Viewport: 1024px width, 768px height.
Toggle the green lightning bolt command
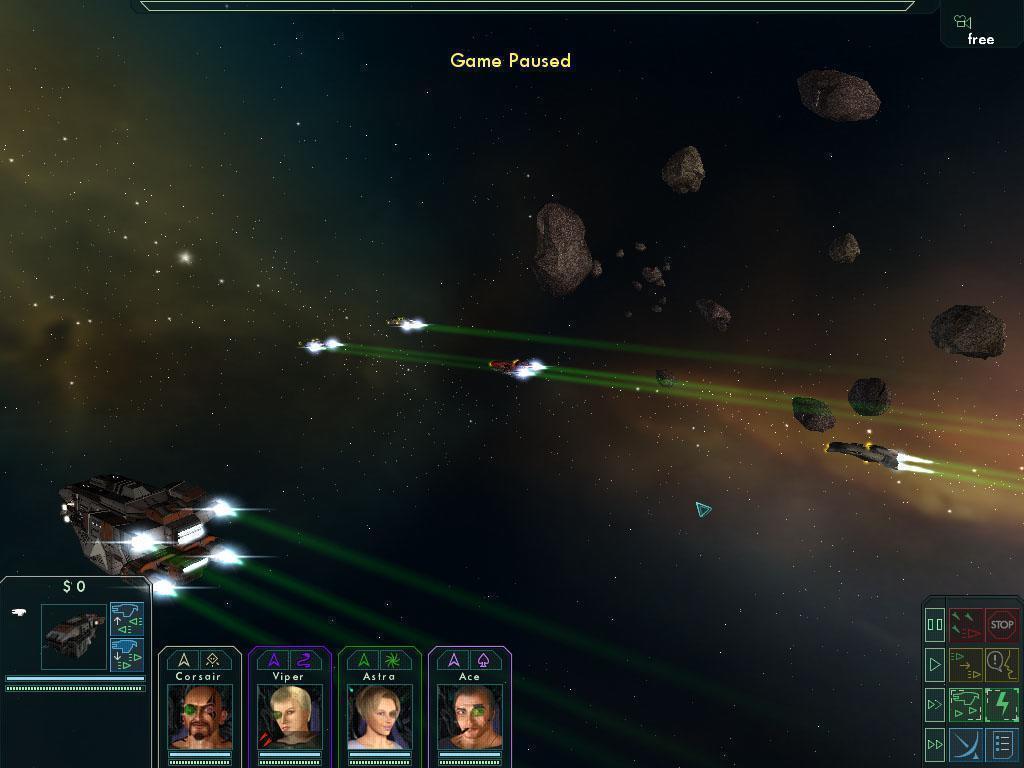coord(1001,704)
